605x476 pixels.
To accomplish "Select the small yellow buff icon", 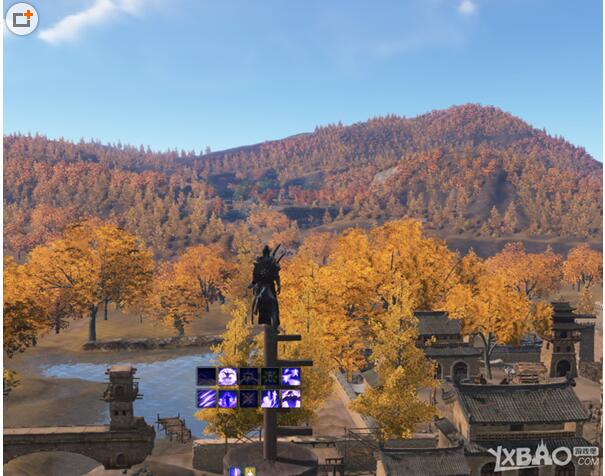I will pyautogui.click(x=249, y=471).
